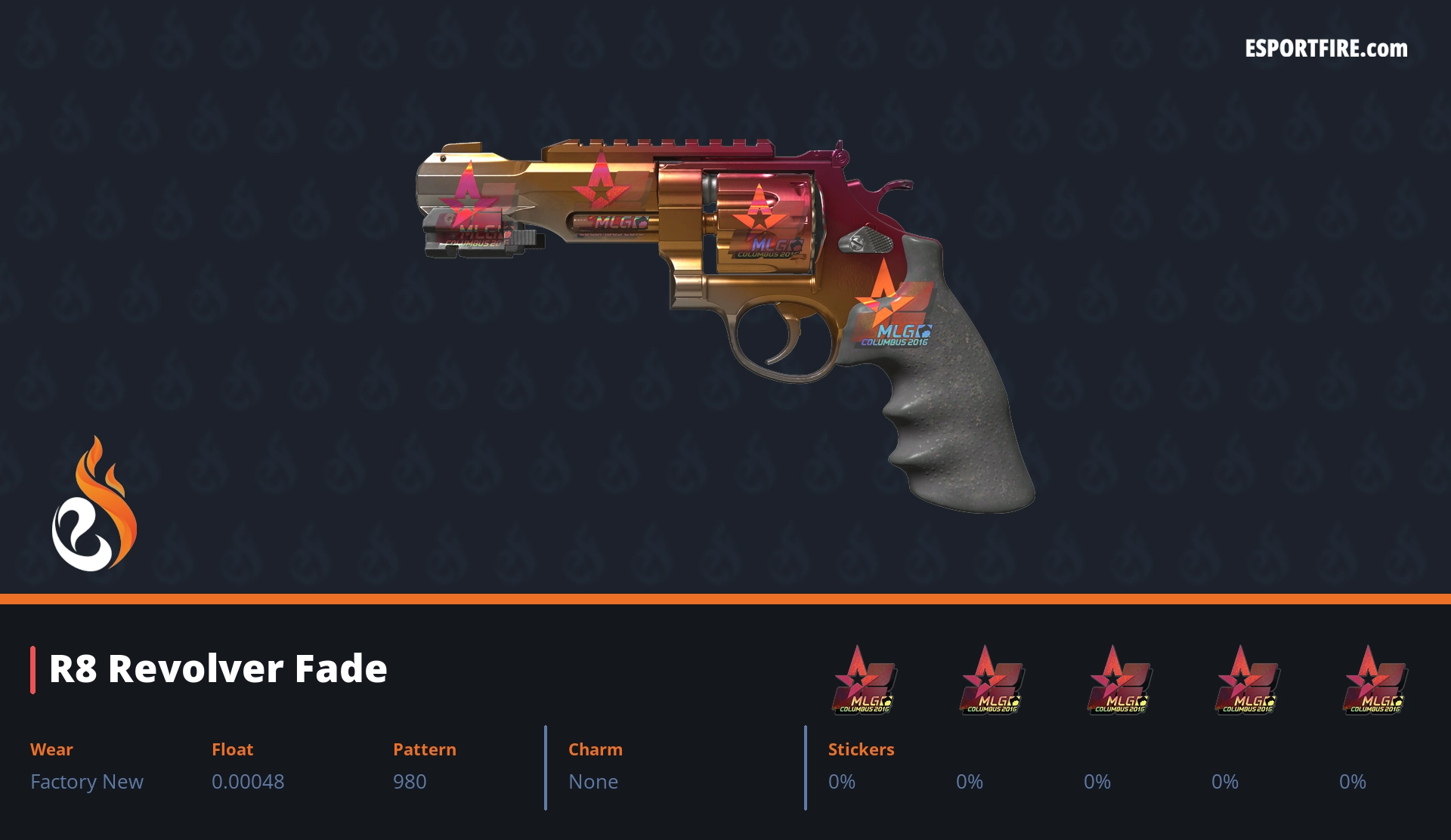The width and height of the screenshot is (1451, 840).
Task: Click the Esportfire flame logo
Action: pos(94,505)
